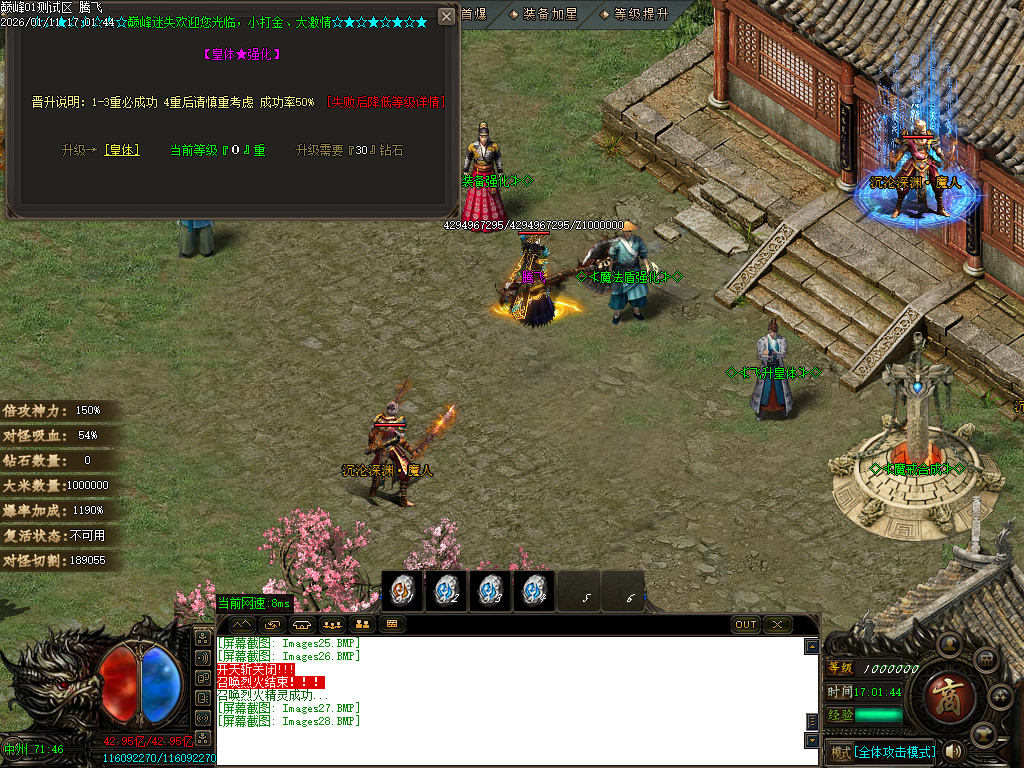Image resolution: width=1024 pixels, height=768 pixels.
Task: Change attack mode via the 模式 button
Action: pyautogui.click(x=839, y=752)
